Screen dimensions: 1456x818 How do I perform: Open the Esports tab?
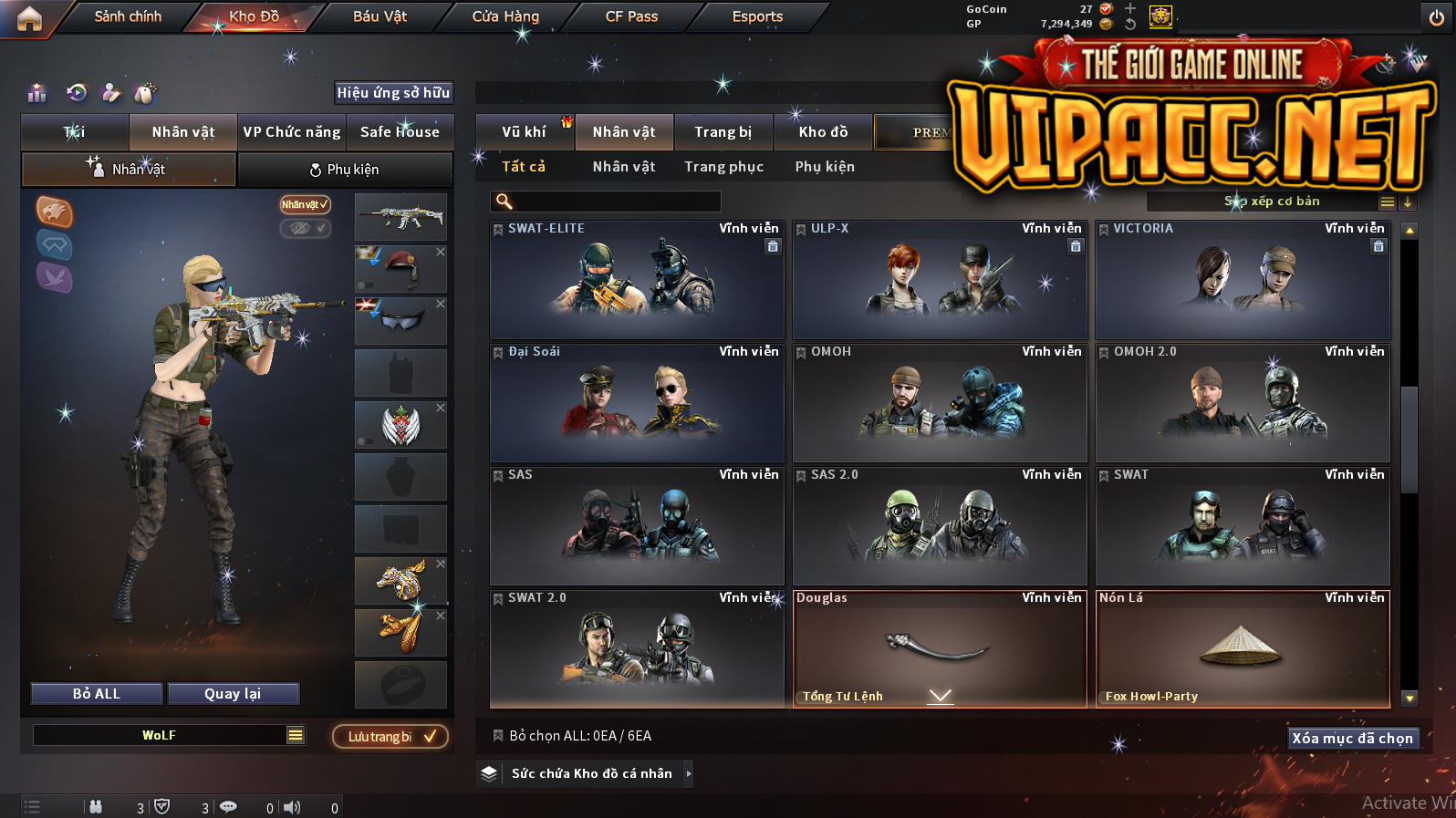pos(757,16)
